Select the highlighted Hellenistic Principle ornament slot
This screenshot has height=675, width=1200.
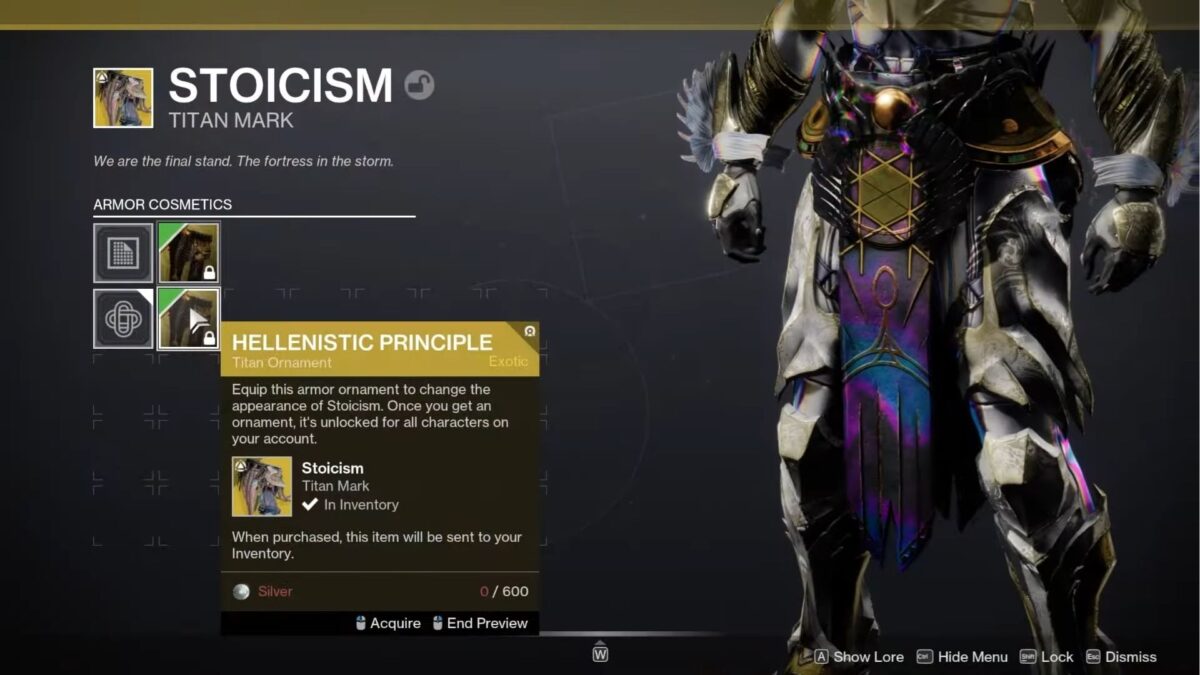tap(189, 318)
